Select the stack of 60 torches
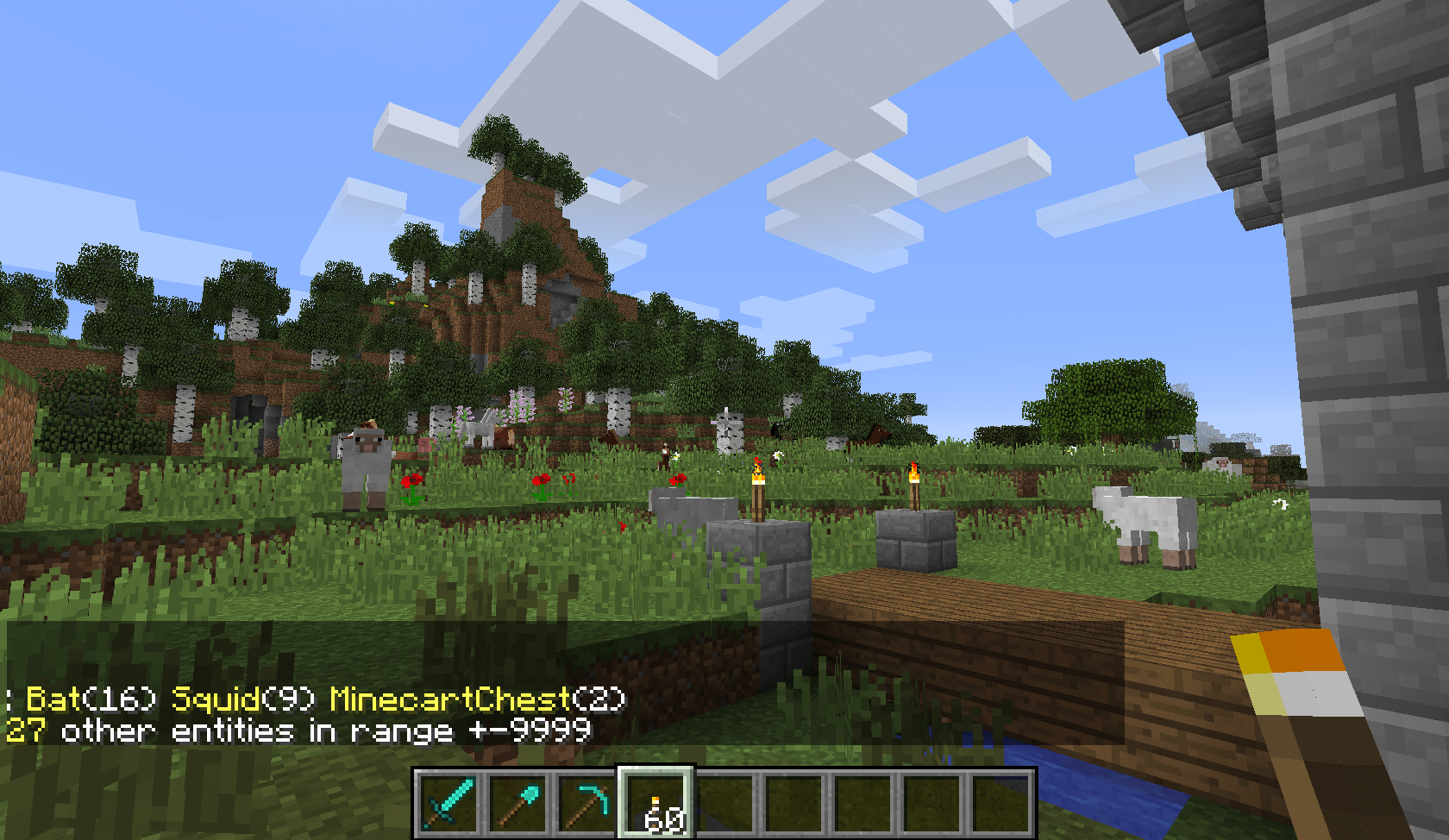The image size is (1449, 840). (657, 805)
